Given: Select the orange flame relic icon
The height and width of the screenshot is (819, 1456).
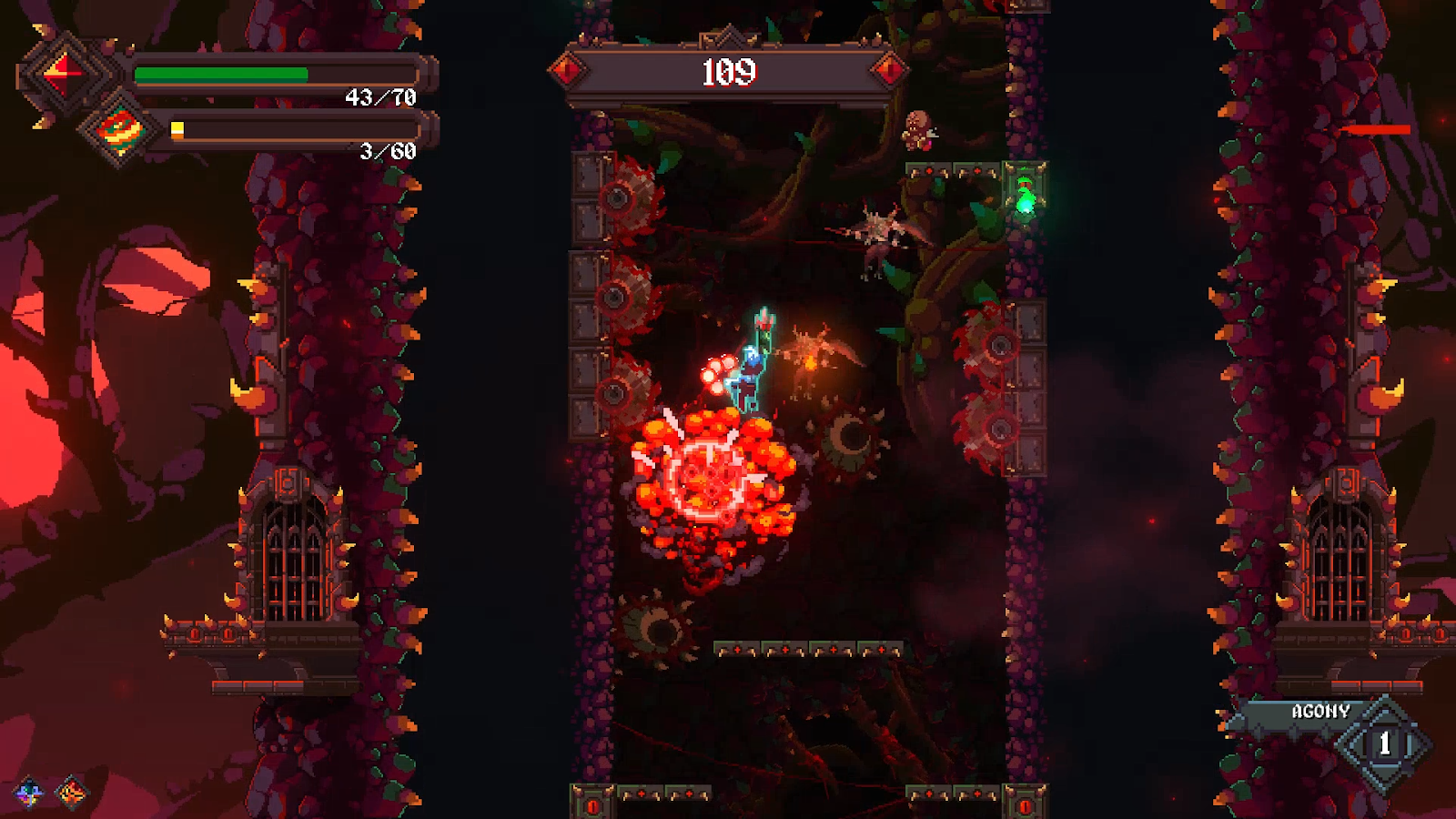Looking at the screenshot, I should coord(71,794).
